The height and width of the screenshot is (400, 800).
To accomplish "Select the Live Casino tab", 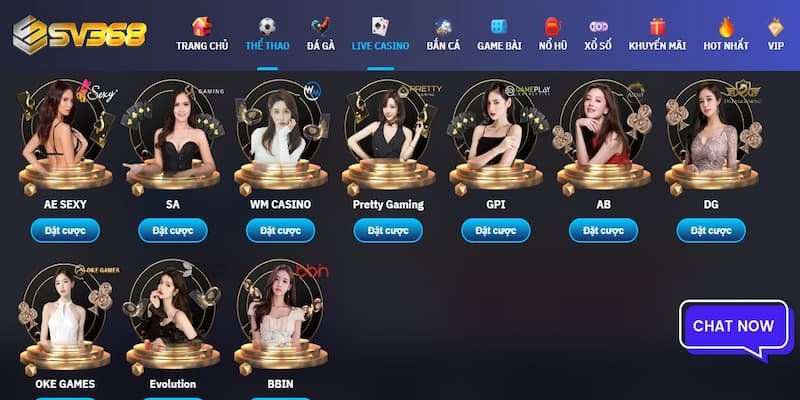I will (x=380, y=35).
